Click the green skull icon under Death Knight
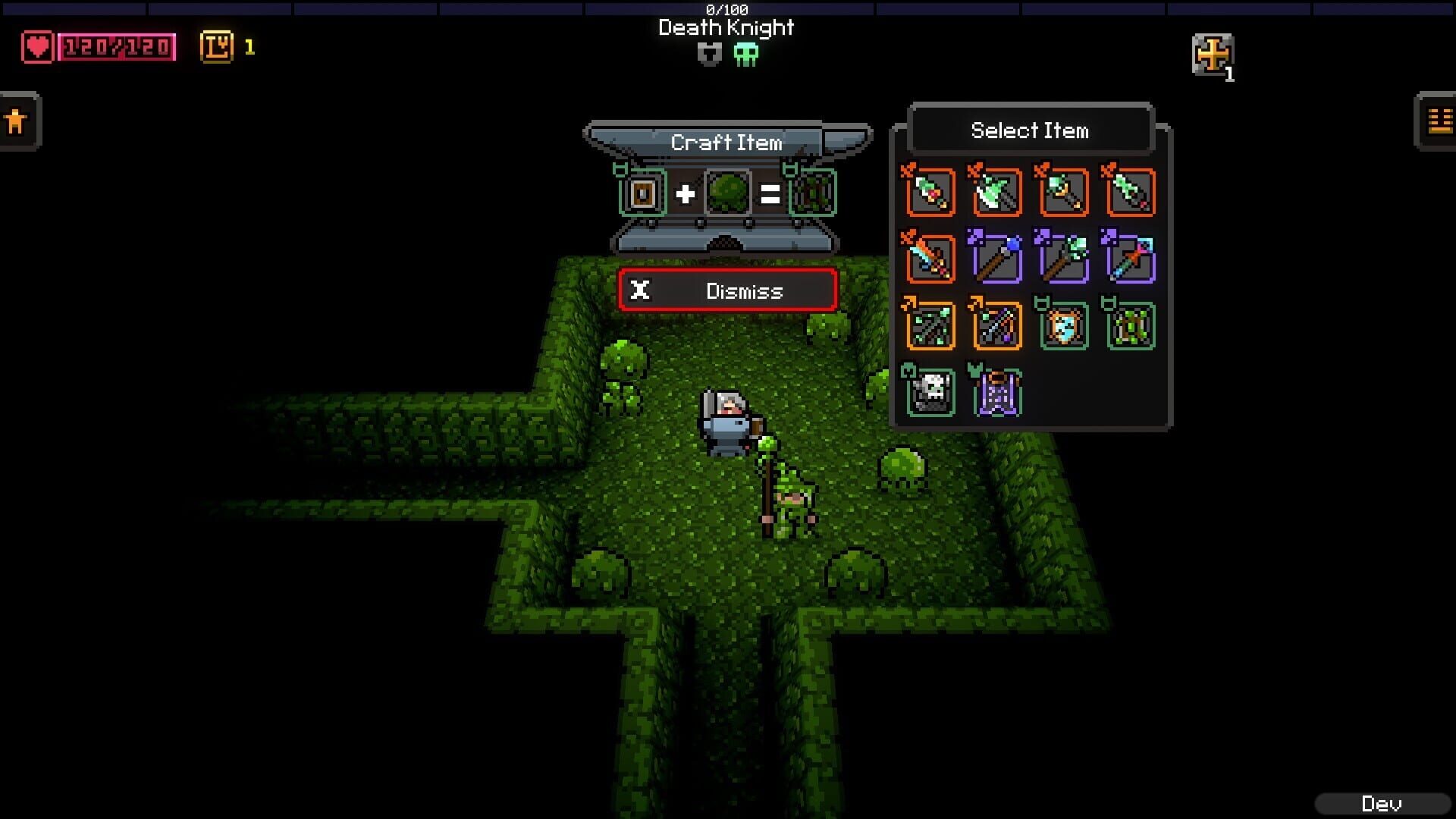 747,55
